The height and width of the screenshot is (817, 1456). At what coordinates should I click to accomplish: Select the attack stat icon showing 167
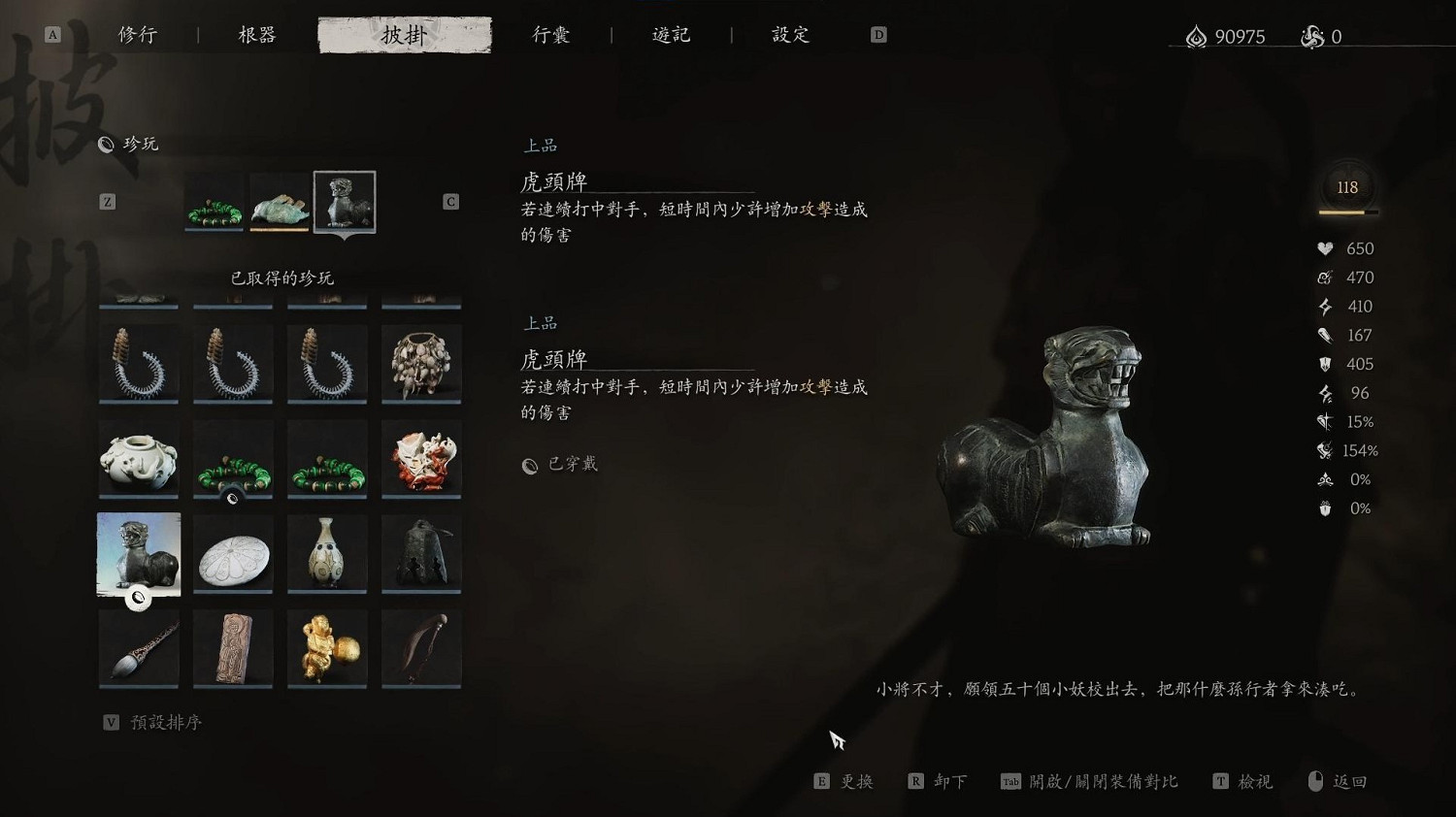point(1326,335)
